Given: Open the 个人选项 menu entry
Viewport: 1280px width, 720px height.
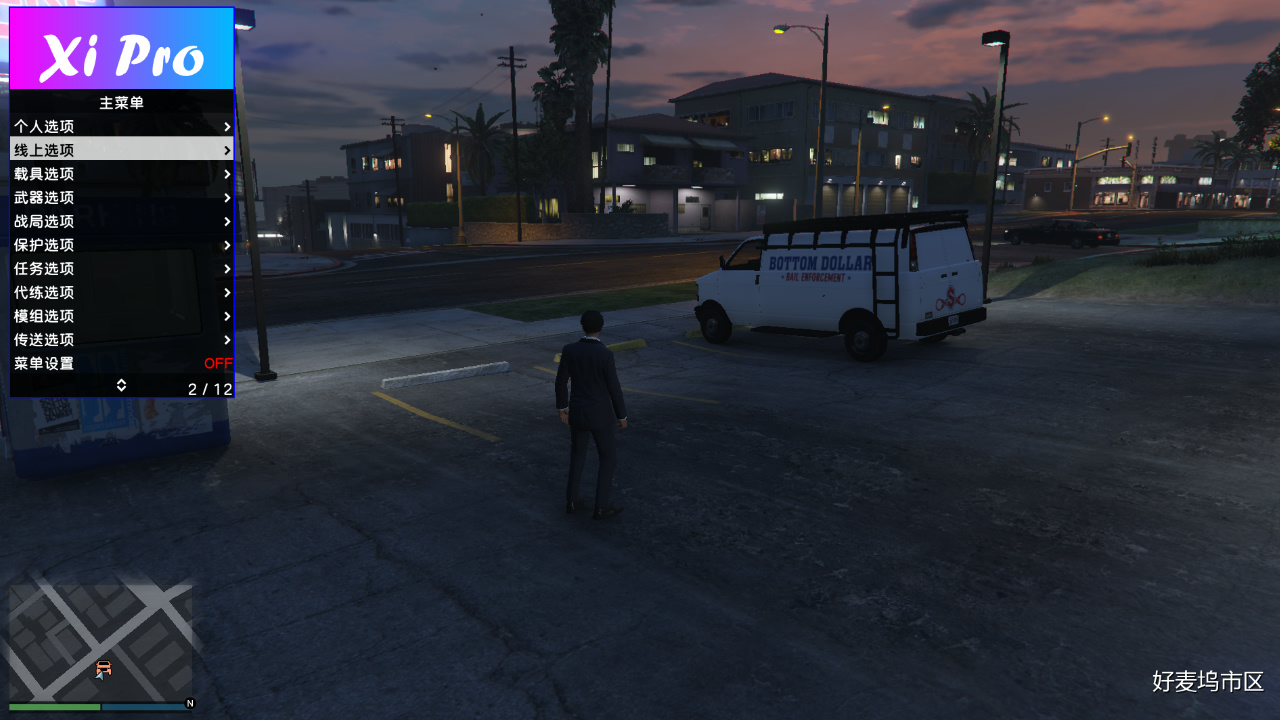Looking at the screenshot, I should [121, 127].
